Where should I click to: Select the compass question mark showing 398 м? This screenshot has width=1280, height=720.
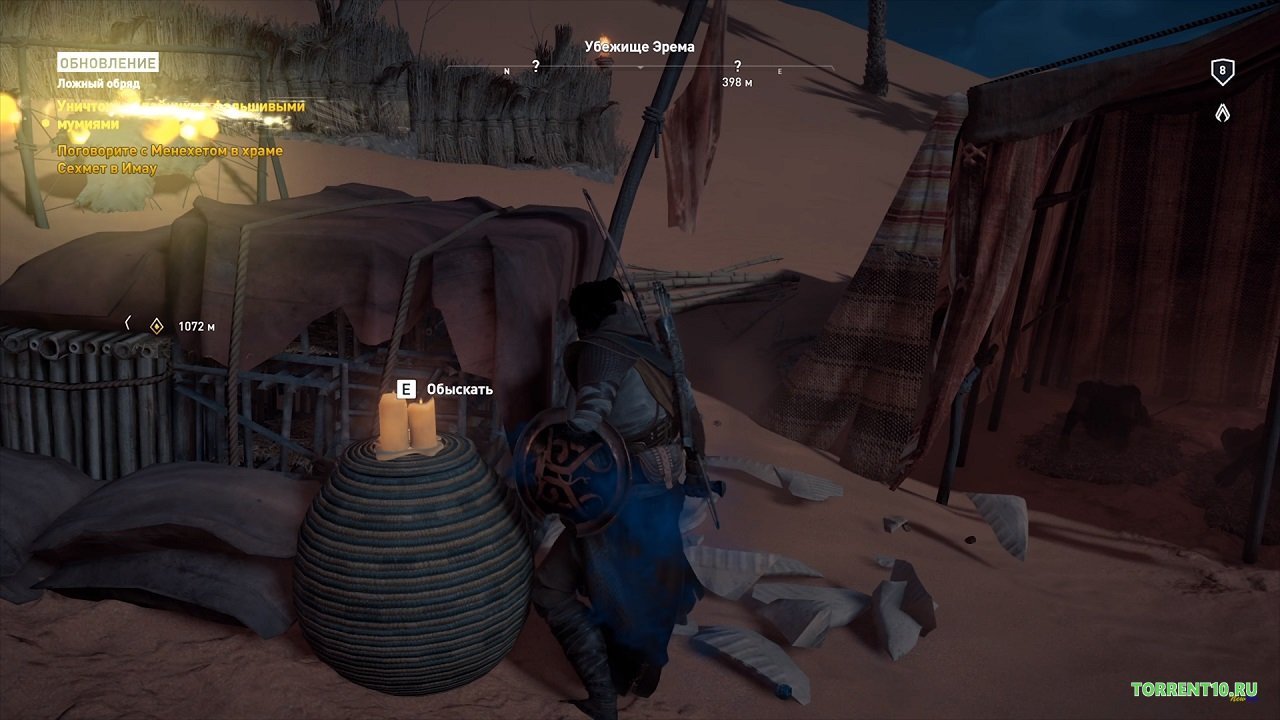pos(737,67)
